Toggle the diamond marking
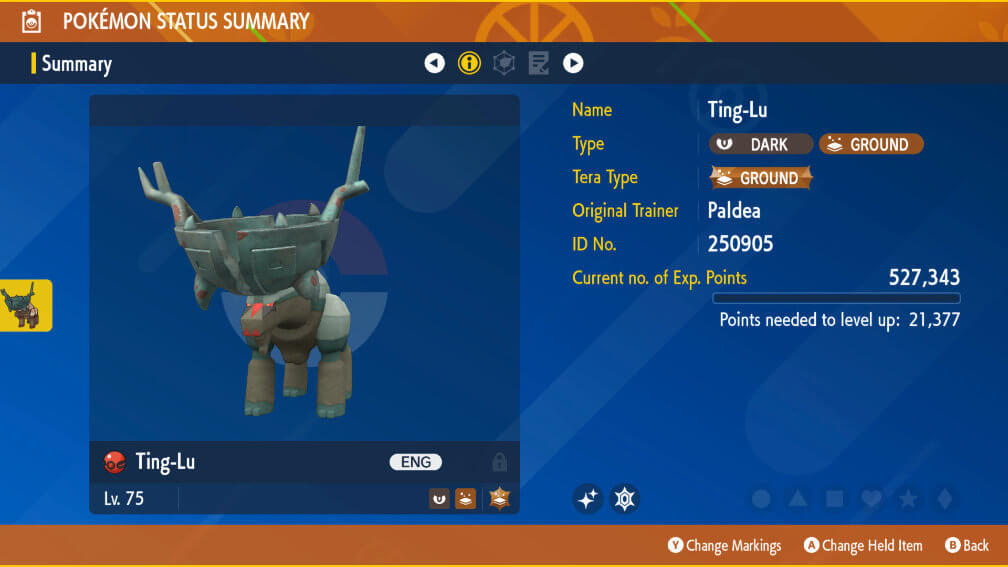The image size is (1008, 567). 944,498
